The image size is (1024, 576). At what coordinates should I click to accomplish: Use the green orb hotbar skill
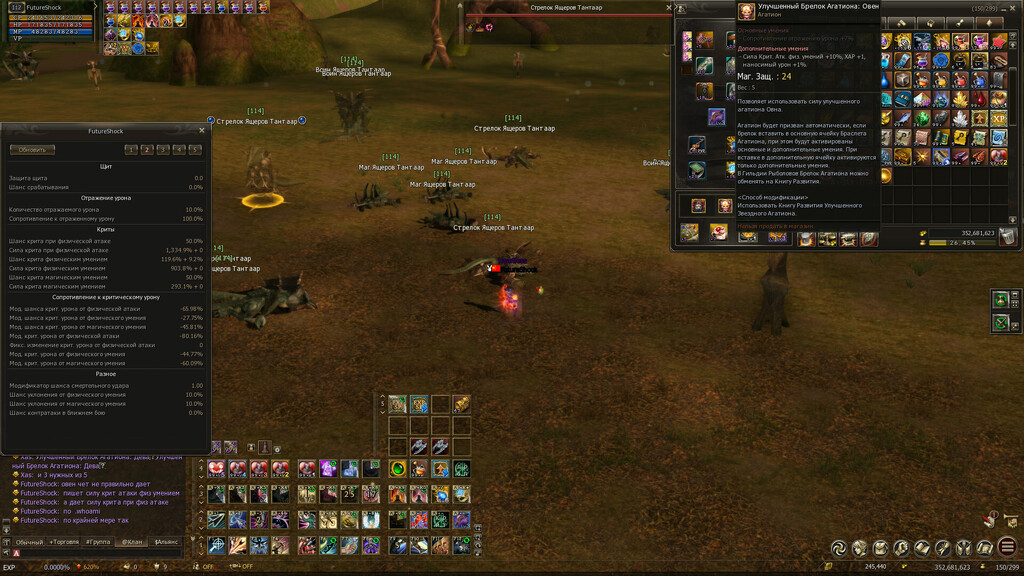(x=398, y=468)
